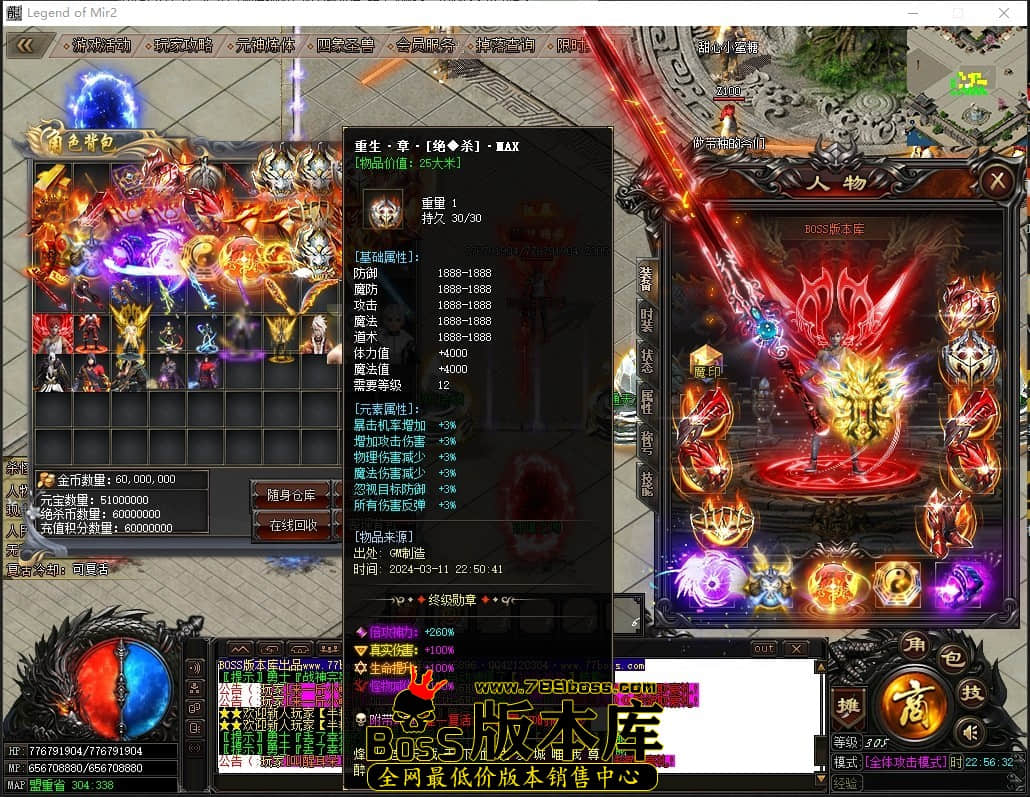Viewport: 1030px width, 797px height.
Task: Select 元神炼体 in the top bar
Action: click(x=265, y=46)
